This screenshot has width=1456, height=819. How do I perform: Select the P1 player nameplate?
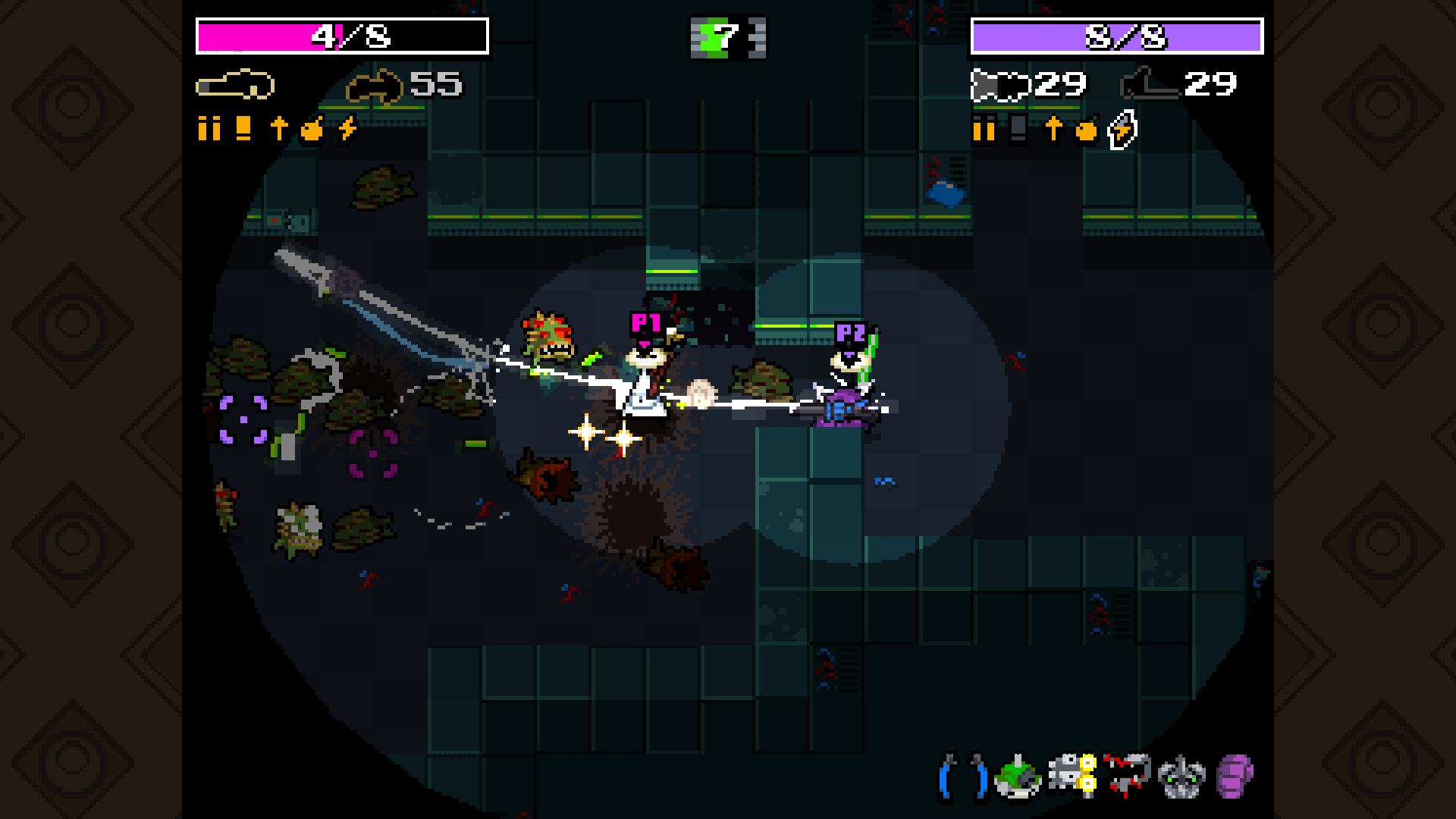coord(646,322)
